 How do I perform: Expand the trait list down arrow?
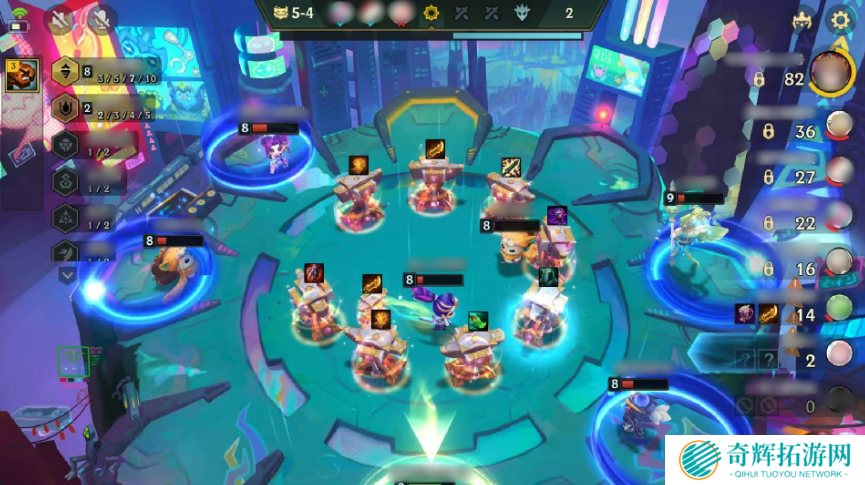[67, 274]
